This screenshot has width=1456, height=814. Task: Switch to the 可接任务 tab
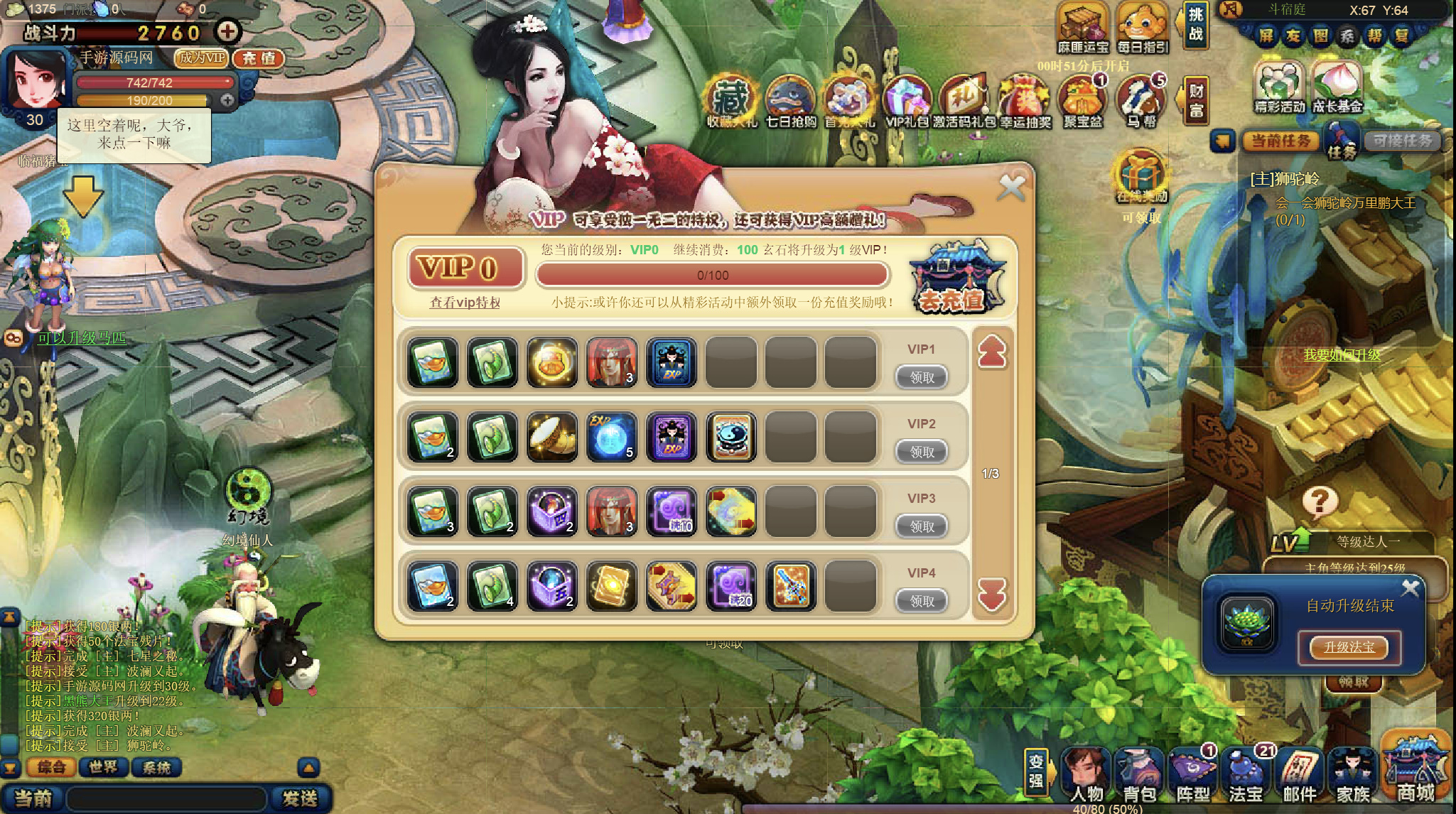(x=1401, y=141)
